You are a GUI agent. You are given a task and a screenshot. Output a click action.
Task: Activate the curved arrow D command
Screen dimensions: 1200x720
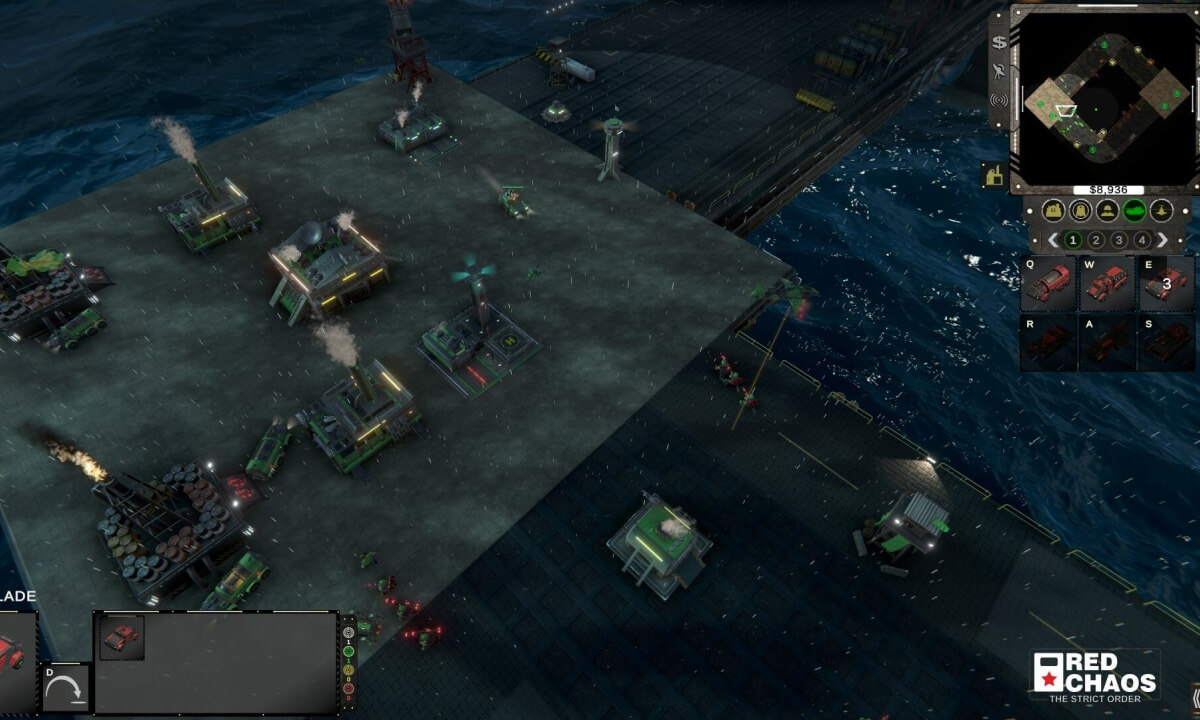[x=66, y=688]
